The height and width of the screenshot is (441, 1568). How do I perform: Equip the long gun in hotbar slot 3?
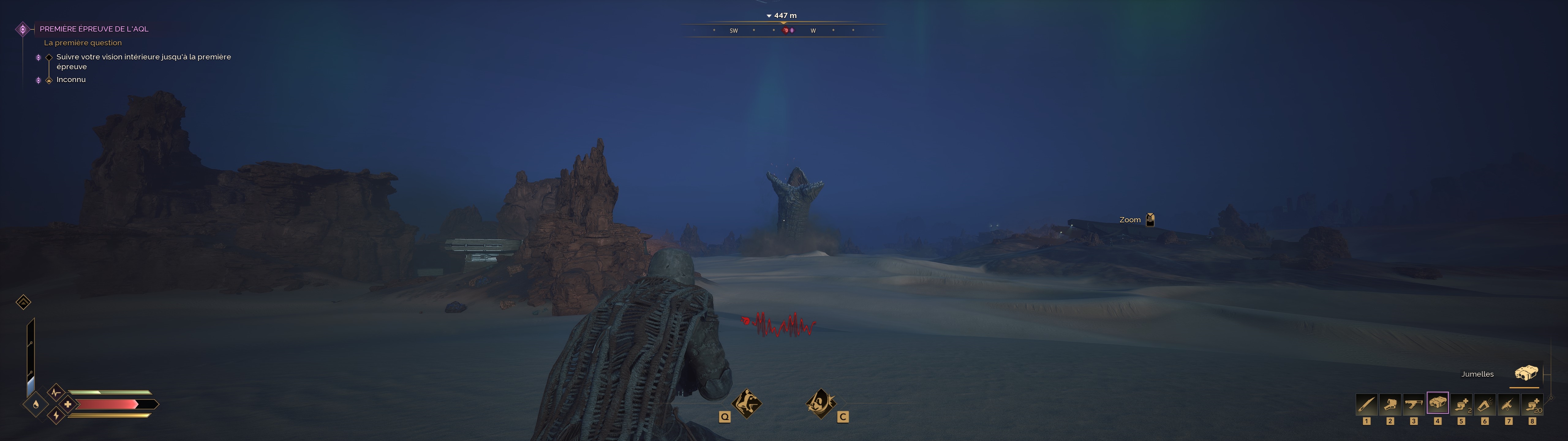1413,404
